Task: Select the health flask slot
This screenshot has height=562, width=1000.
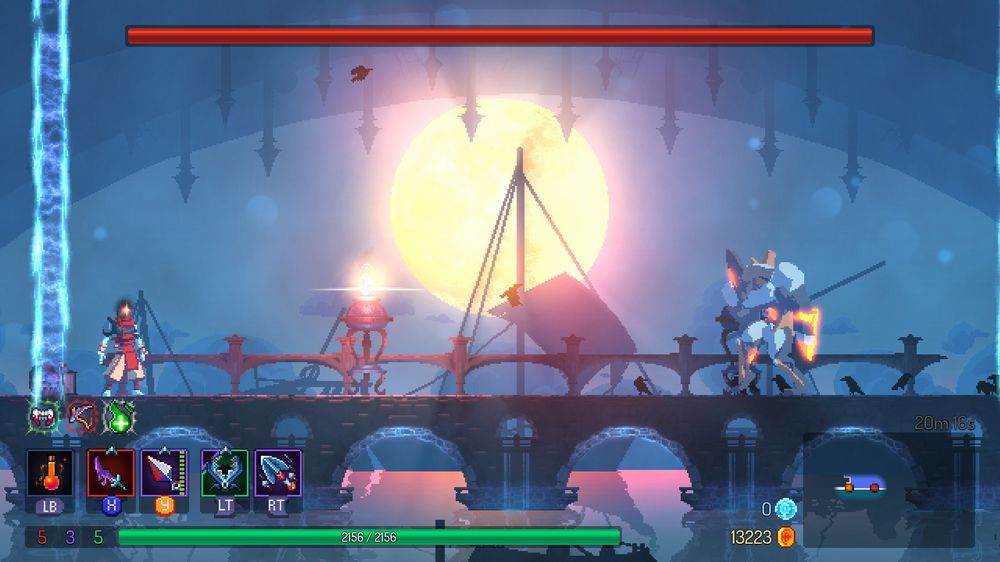Action: pyautogui.click(x=49, y=471)
